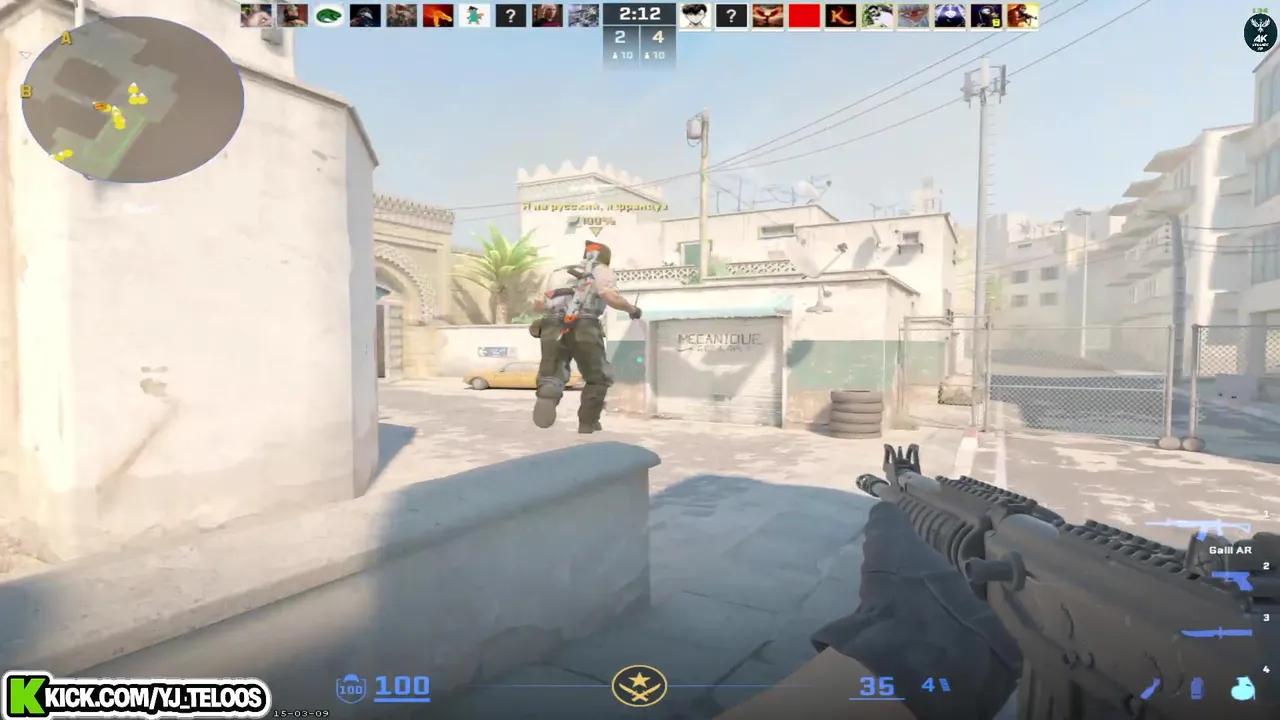The image size is (1280, 720).
Task: Click the round timer showing 2:12
Action: point(640,14)
